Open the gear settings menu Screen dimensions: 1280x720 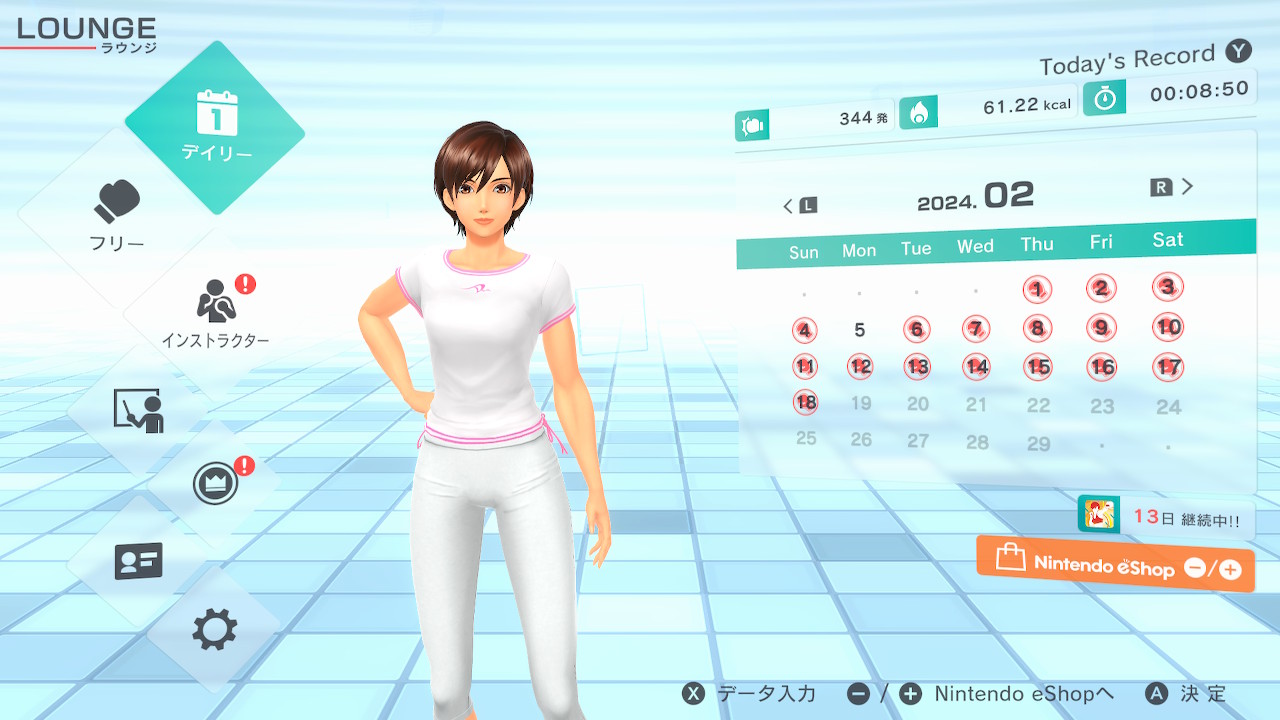point(215,630)
